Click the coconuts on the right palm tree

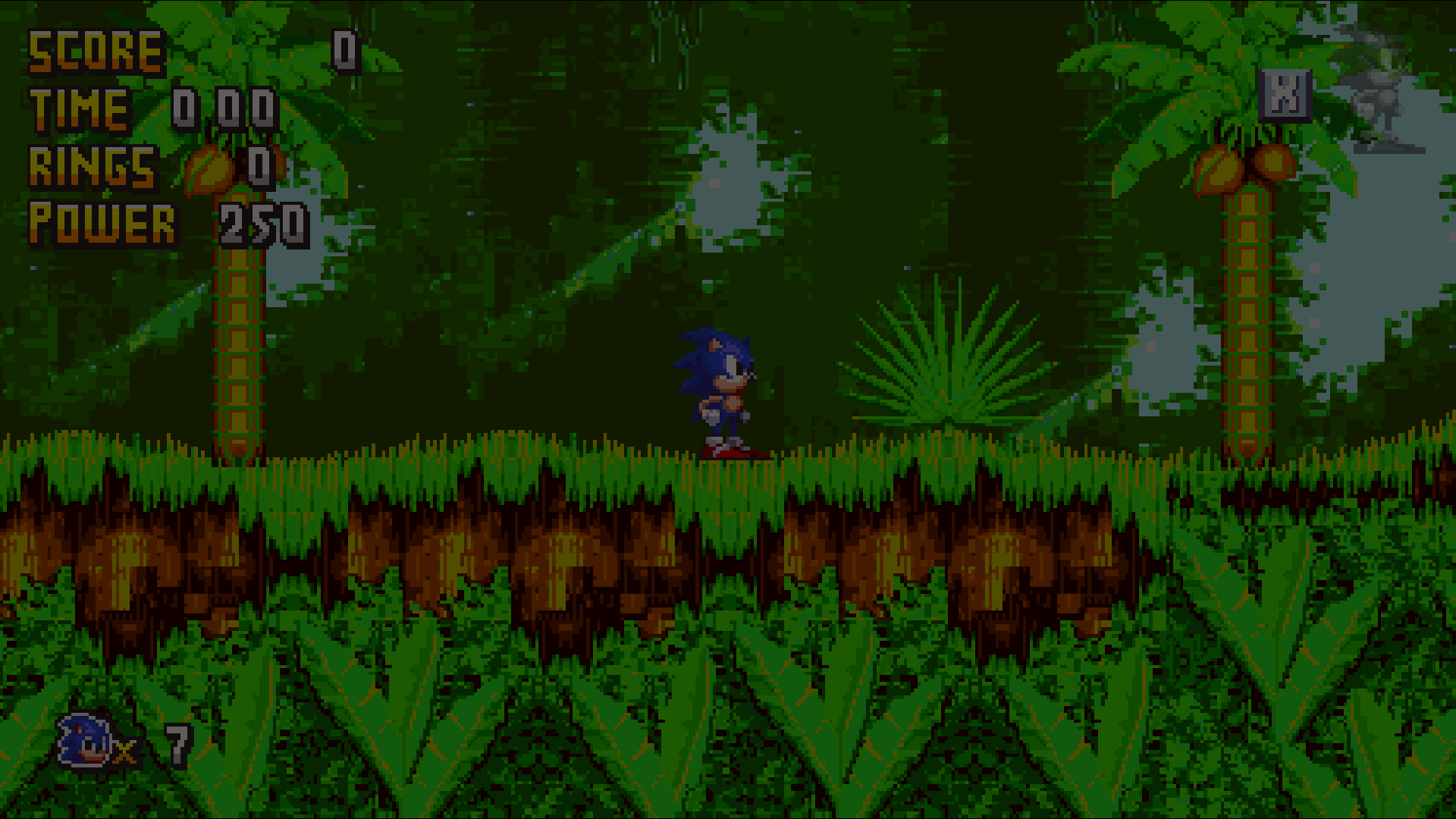pos(1244,163)
